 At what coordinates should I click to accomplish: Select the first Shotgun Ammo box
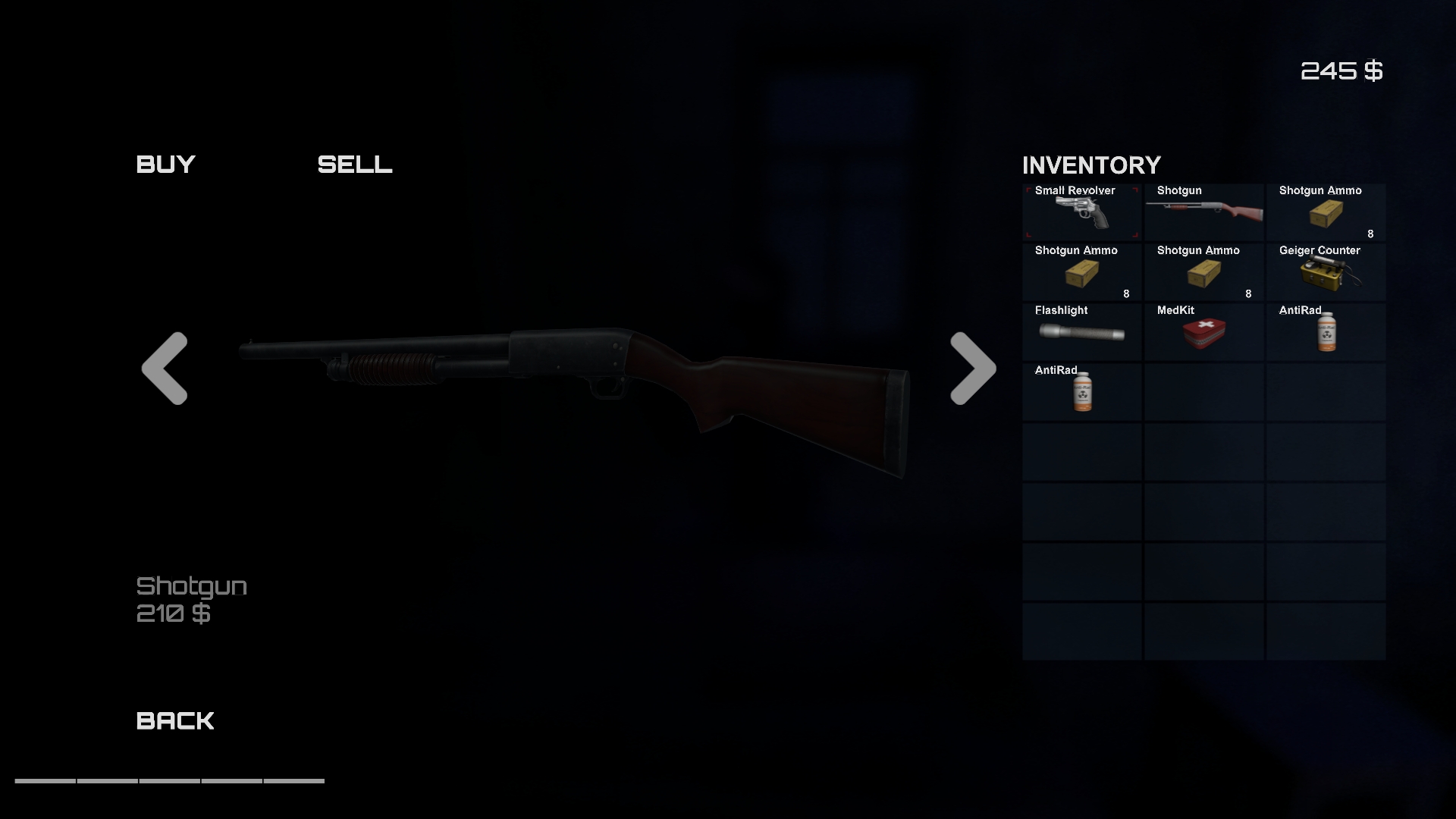click(x=1326, y=212)
